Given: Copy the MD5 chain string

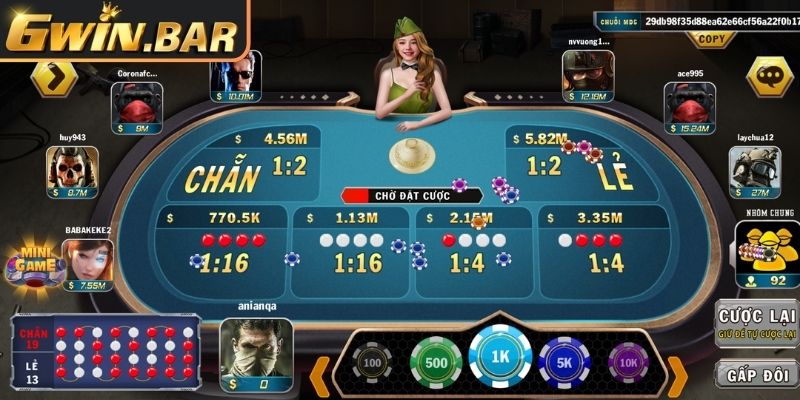Looking at the screenshot, I should coord(711,39).
